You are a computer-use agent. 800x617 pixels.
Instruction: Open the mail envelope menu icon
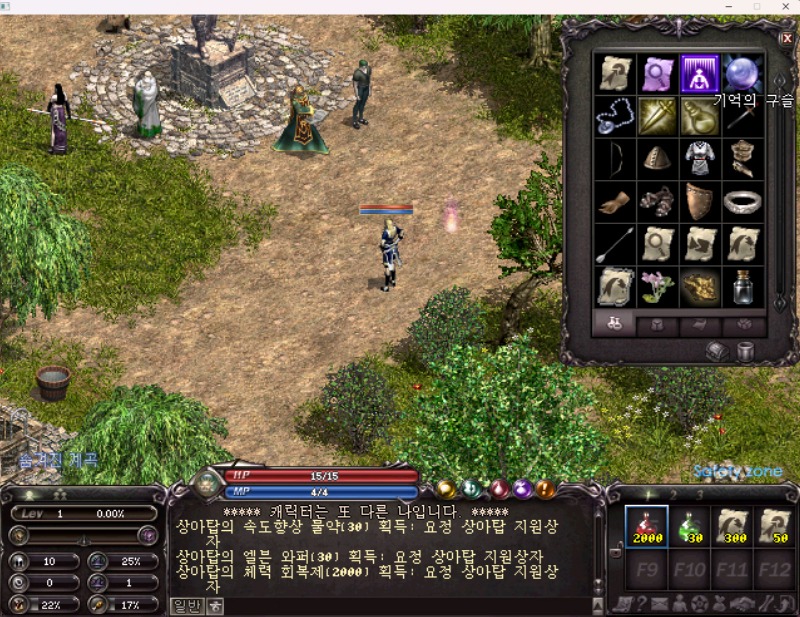[x=660, y=603]
